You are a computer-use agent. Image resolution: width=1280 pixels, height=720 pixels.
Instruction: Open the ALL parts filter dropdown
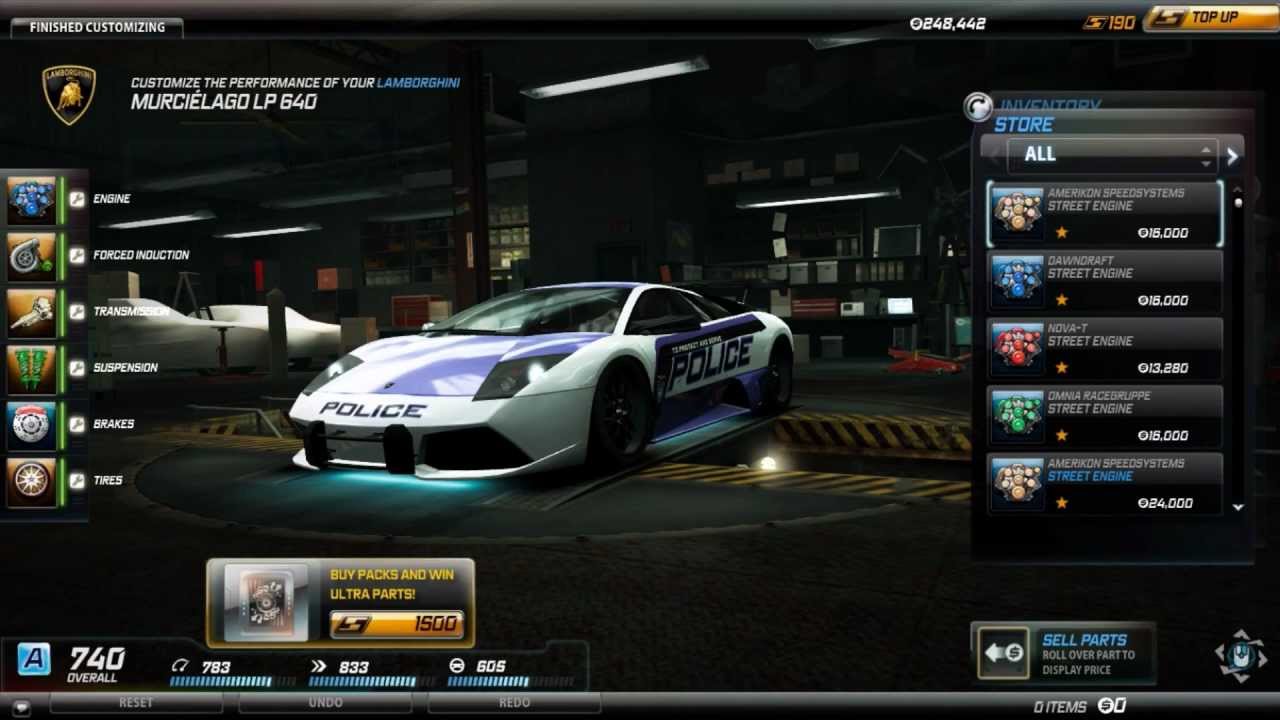point(1112,154)
